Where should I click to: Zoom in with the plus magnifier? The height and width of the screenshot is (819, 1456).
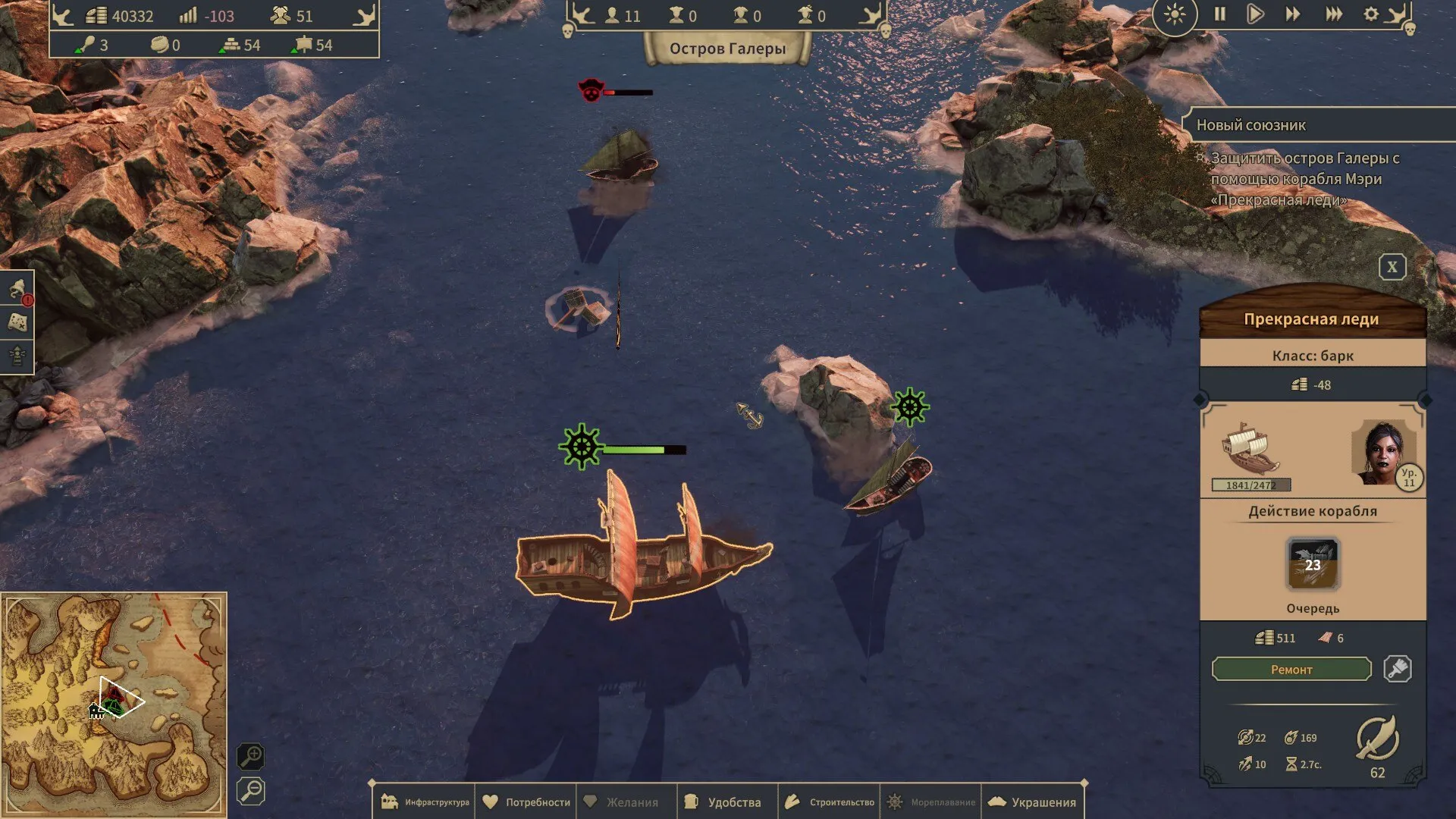(x=250, y=756)
